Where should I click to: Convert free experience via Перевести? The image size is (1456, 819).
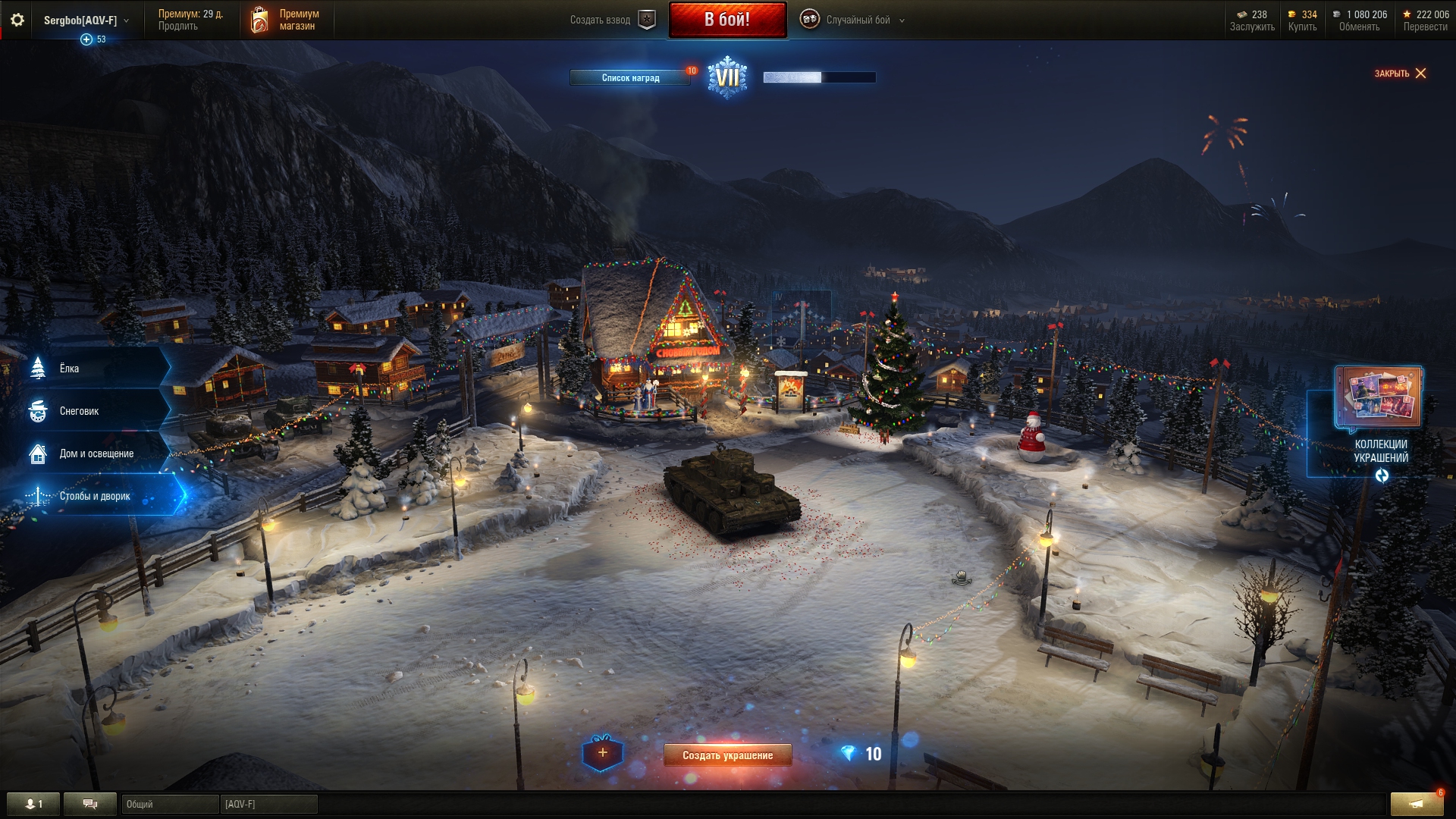coord(1425,27)
